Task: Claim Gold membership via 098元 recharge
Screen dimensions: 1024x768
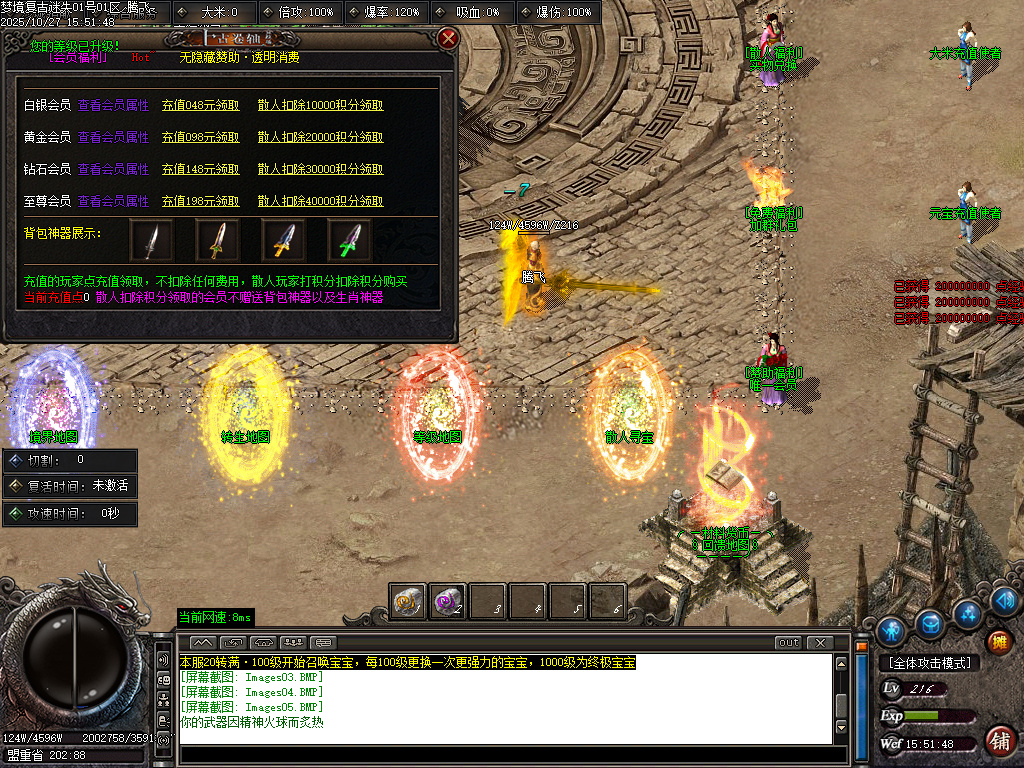Action: [x=201, y=137]
